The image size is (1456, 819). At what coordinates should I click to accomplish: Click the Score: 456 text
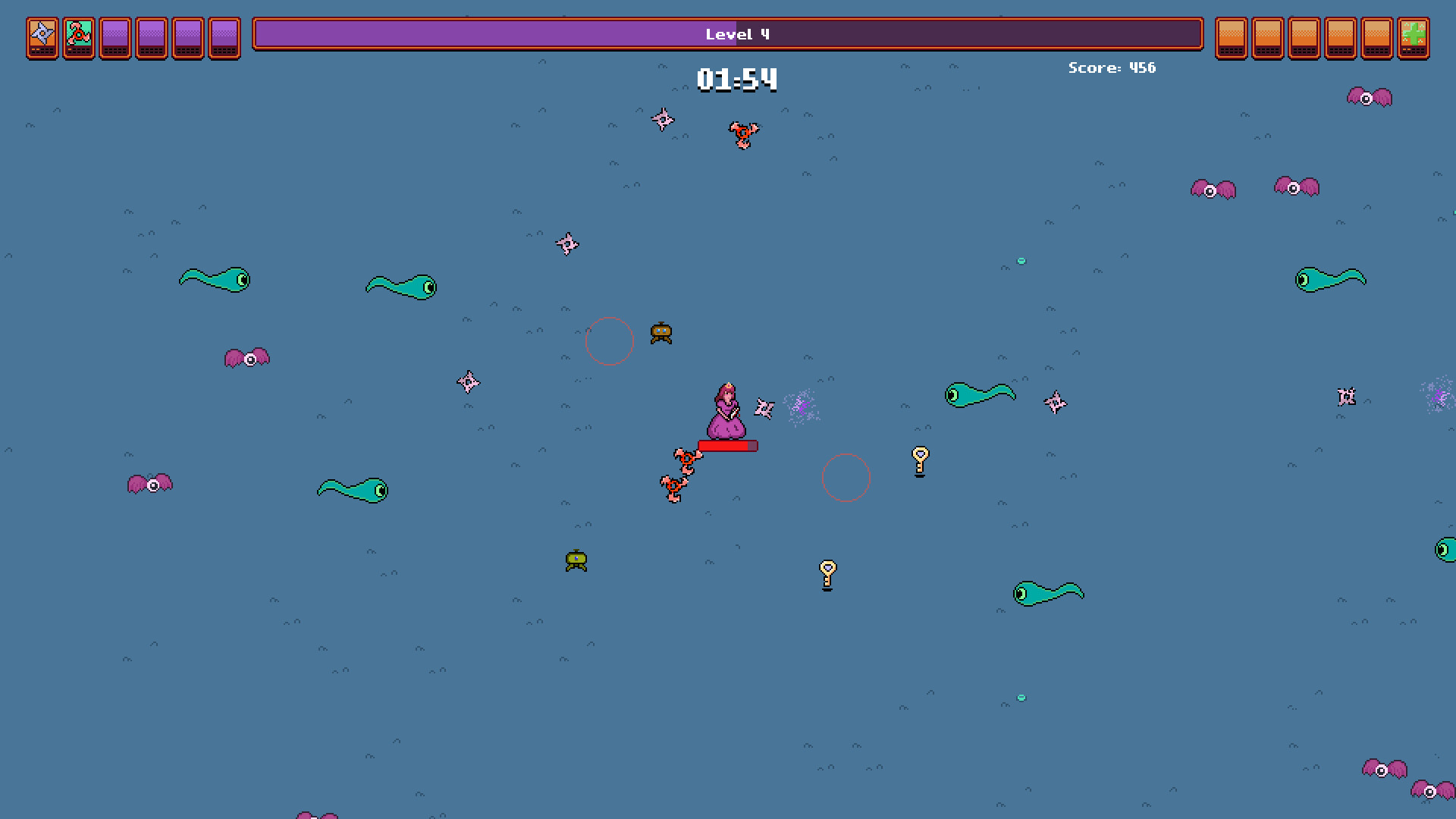tap(1112, 67)
